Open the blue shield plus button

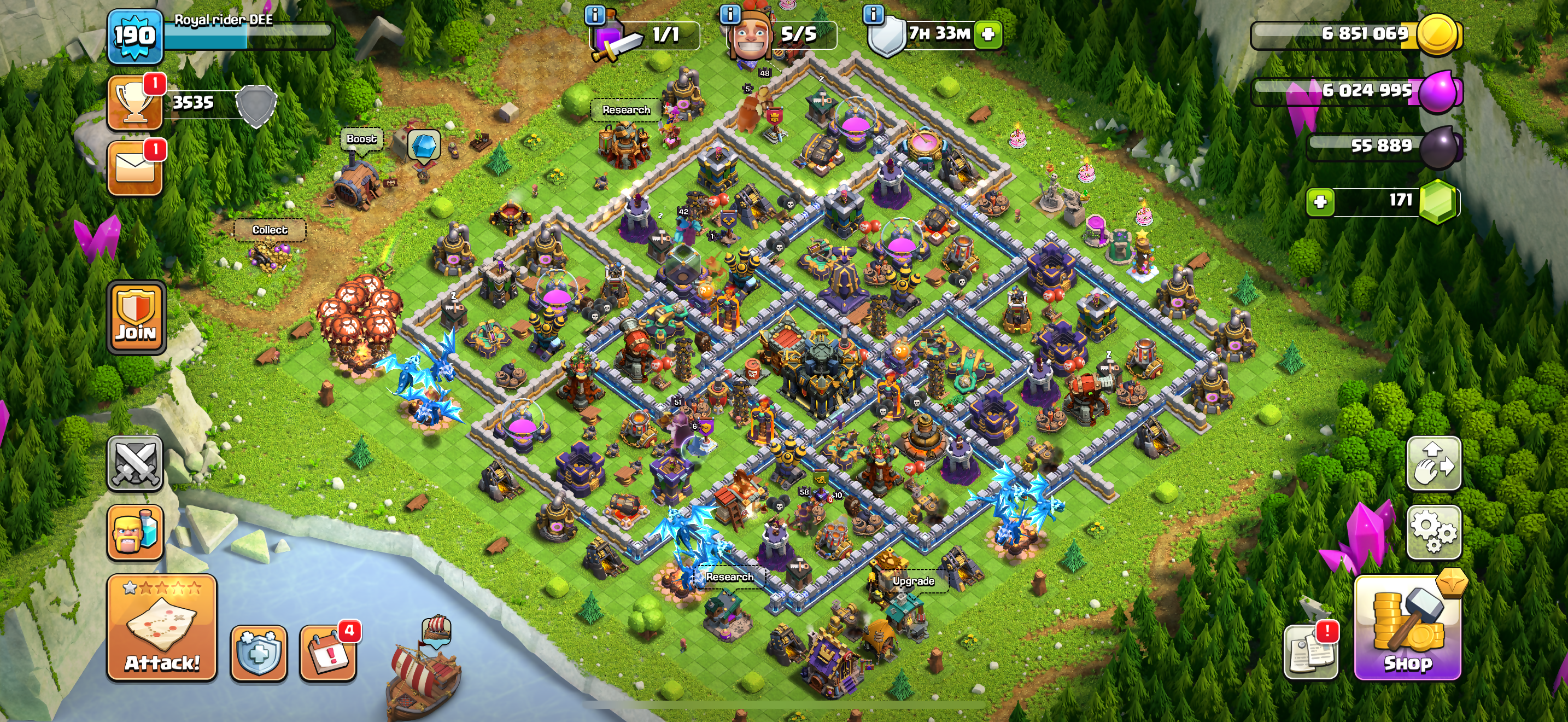(x=259, y=653)
